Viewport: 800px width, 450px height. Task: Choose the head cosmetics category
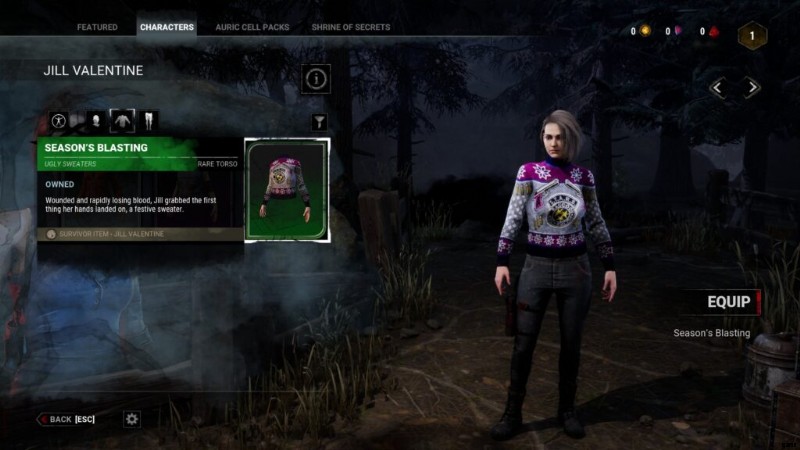[x=95, y=121]
